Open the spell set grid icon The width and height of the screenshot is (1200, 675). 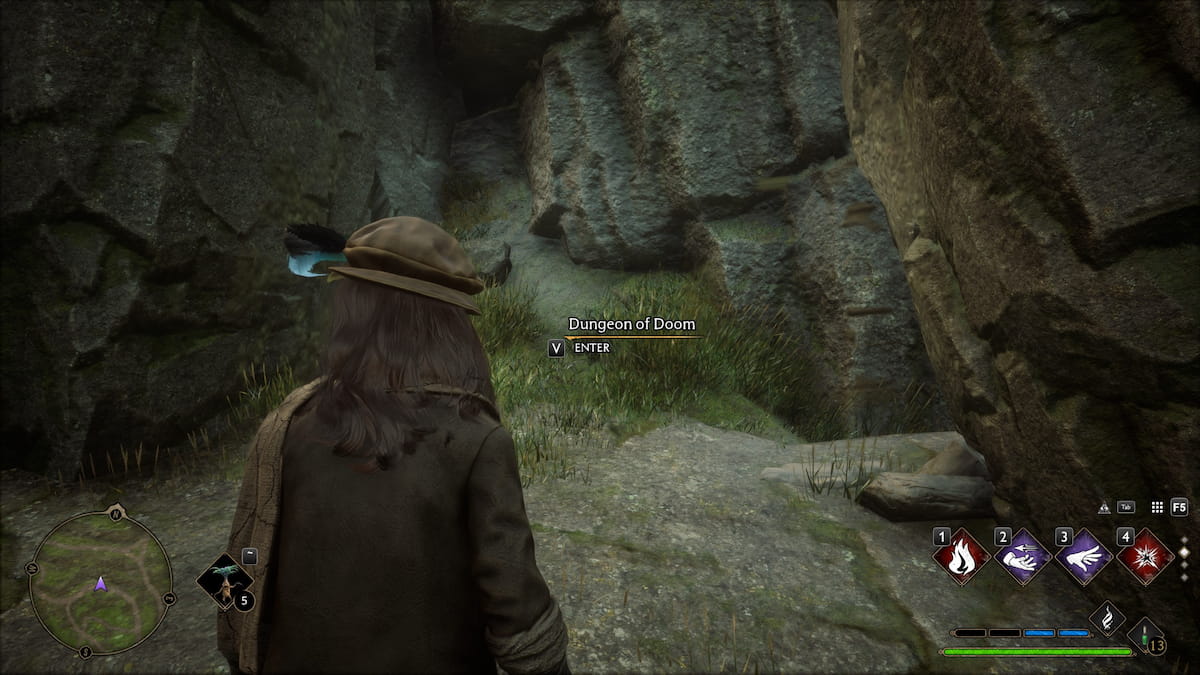pyautogui.click(x=1157, y=508)
